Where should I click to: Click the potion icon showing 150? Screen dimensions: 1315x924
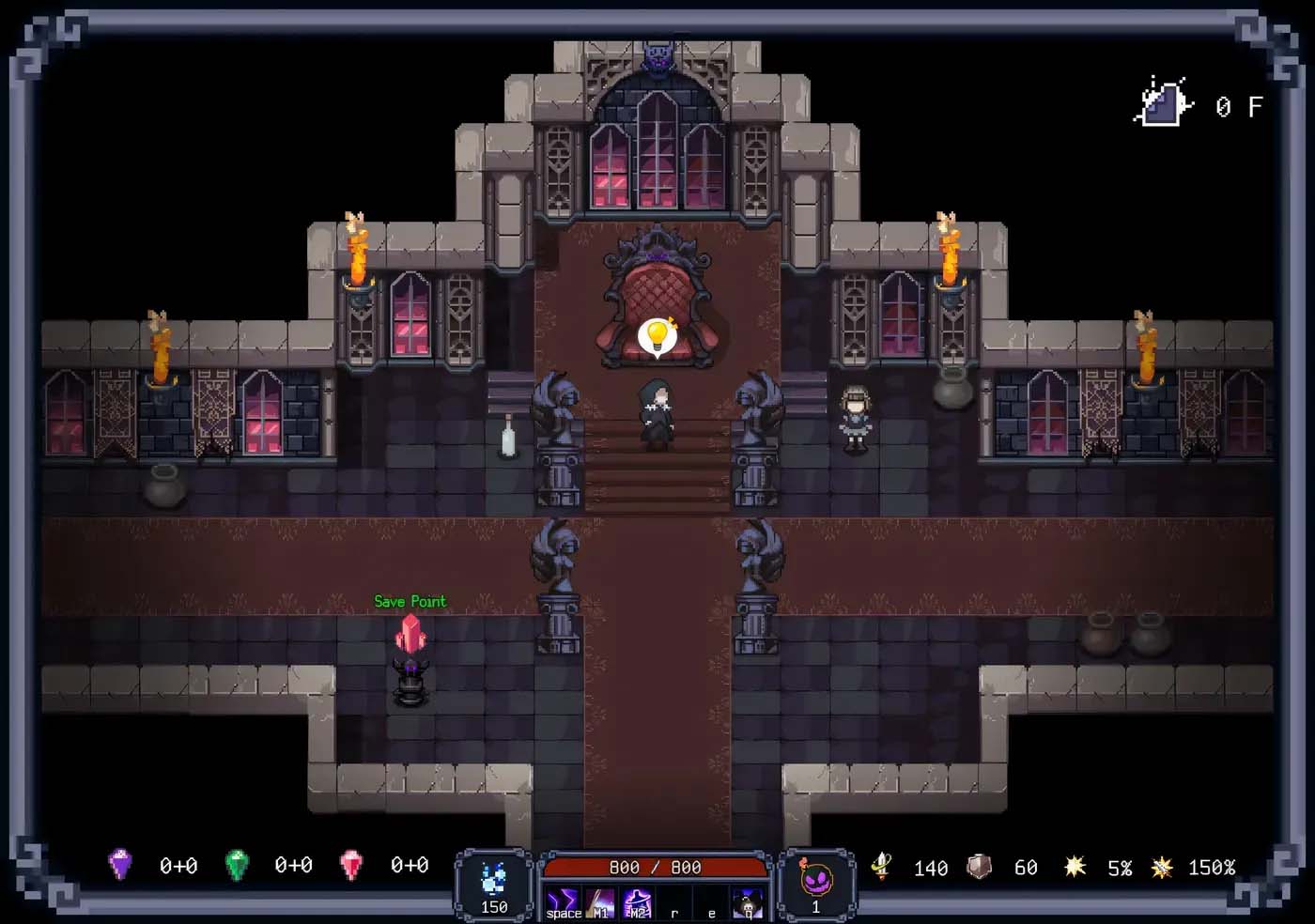[x=492, y=883]
